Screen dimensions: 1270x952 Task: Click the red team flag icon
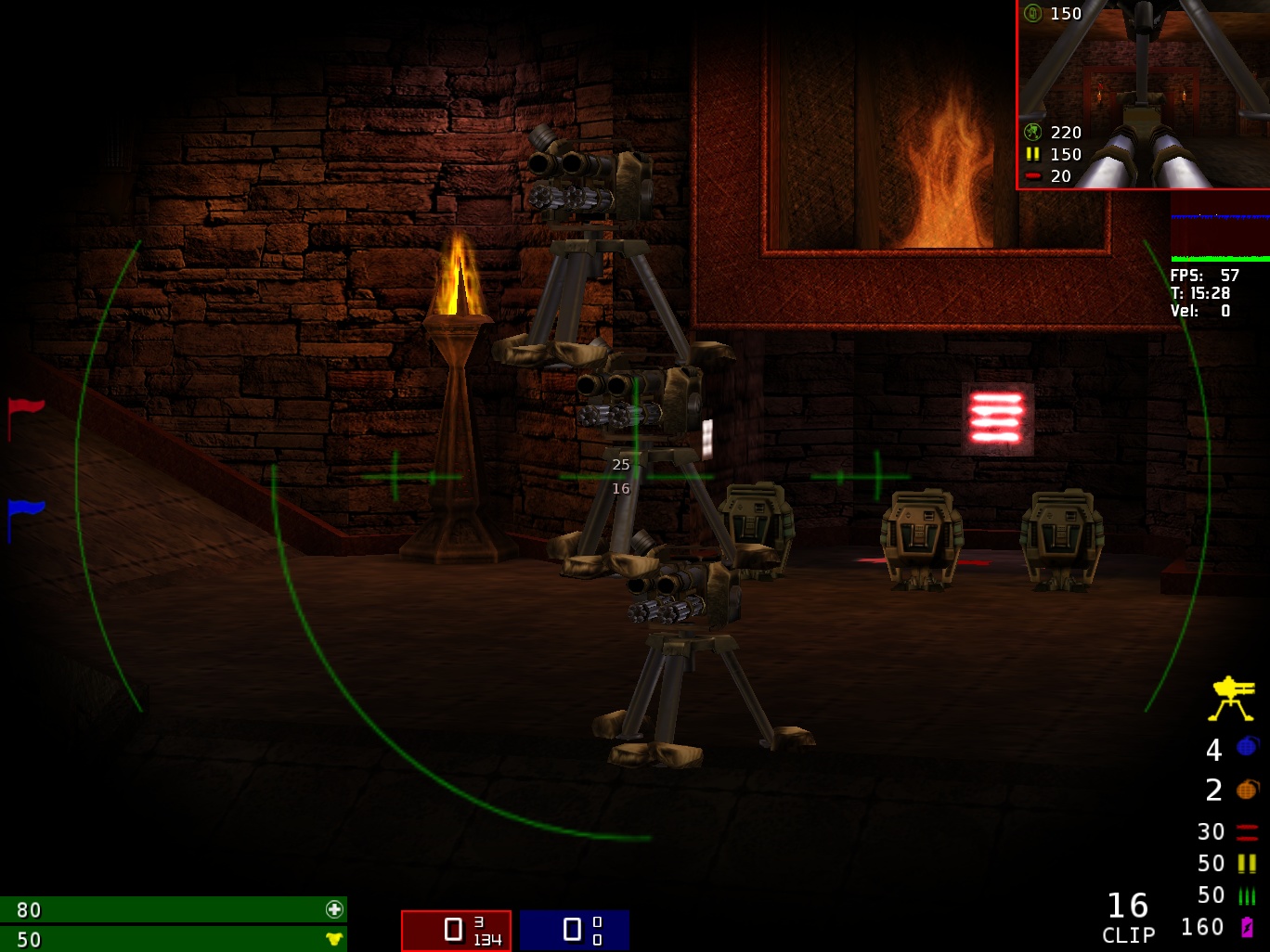(25, 414)
